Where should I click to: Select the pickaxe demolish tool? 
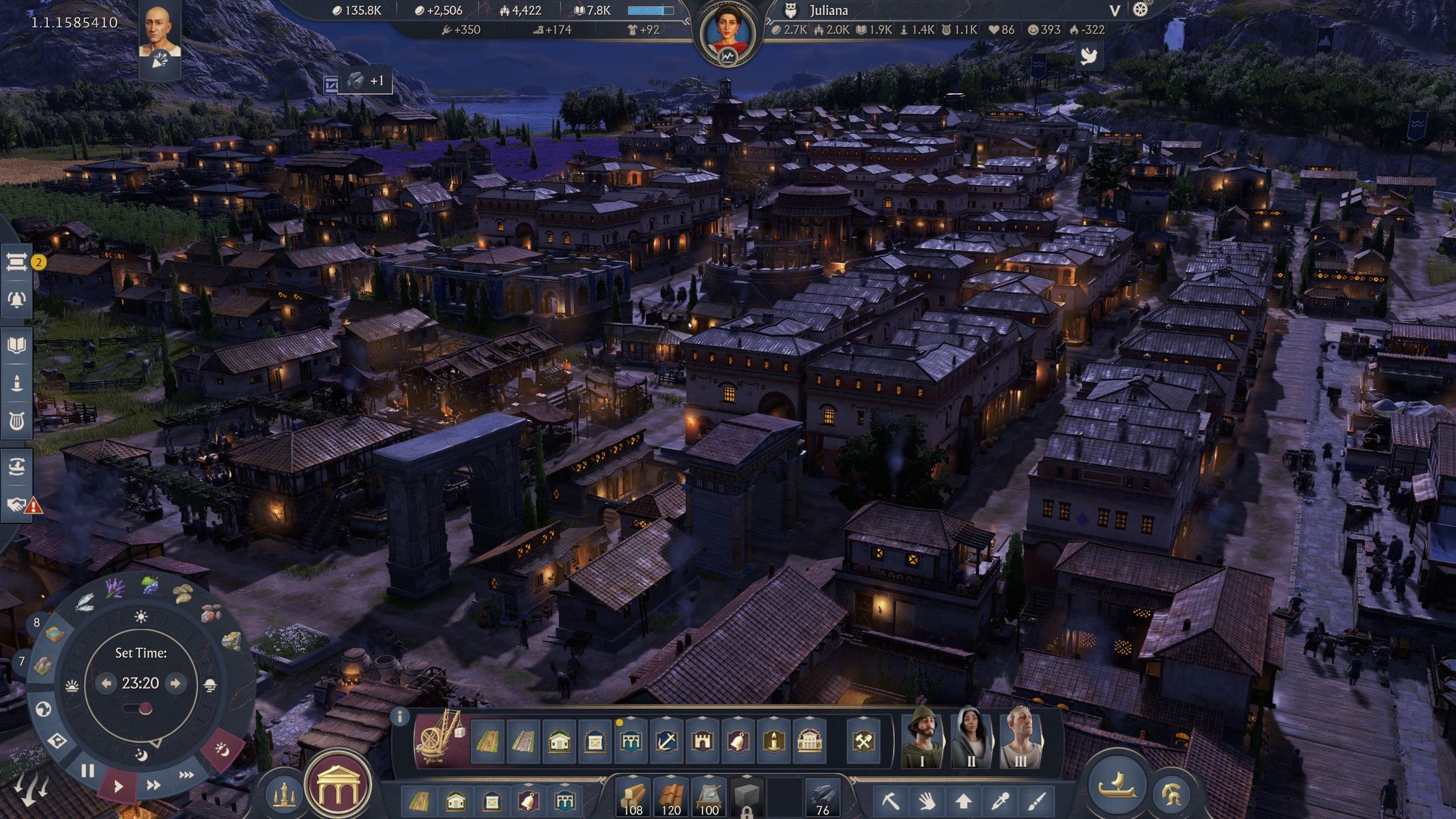890,800
